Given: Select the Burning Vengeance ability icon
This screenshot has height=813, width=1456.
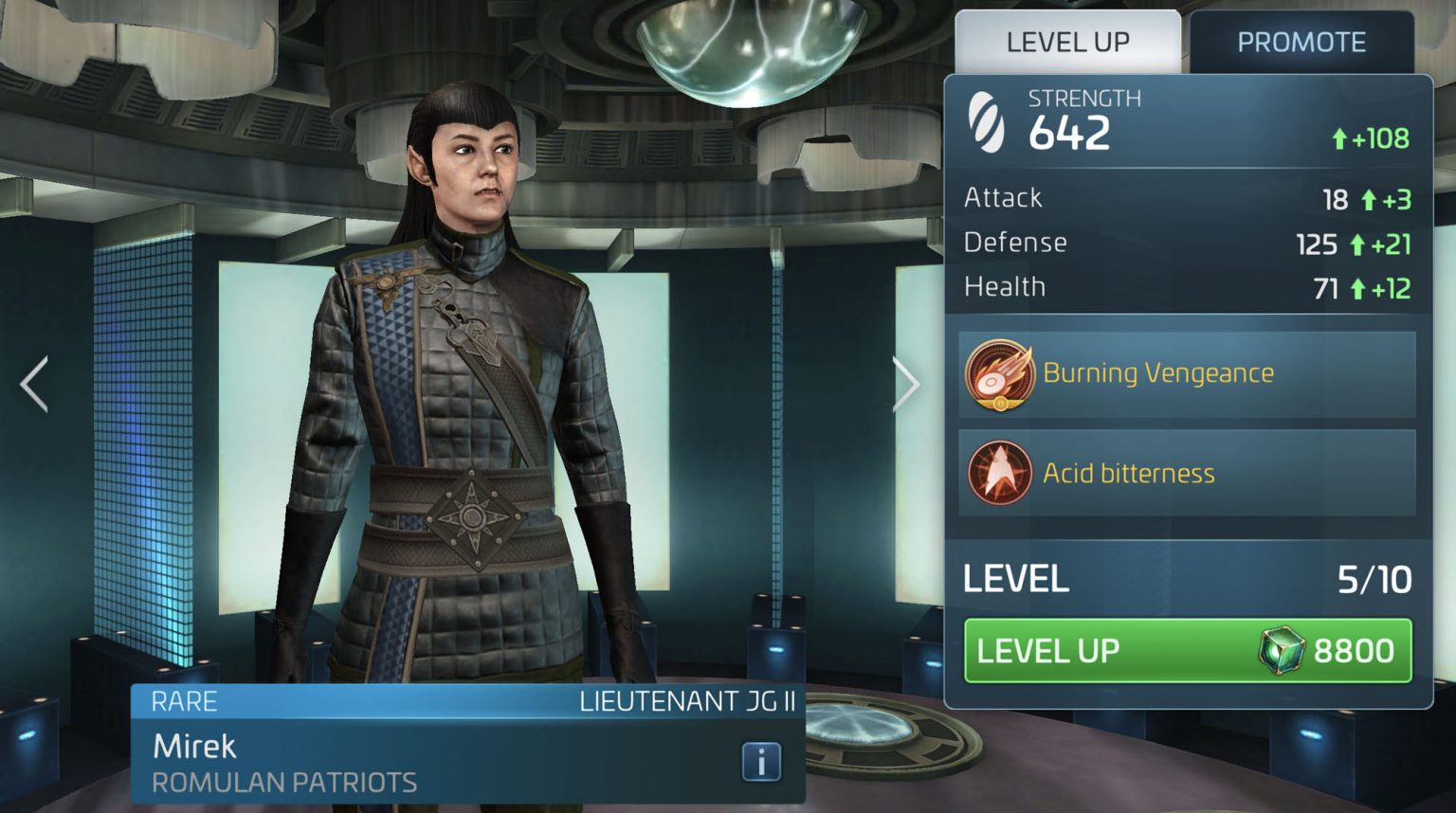Looking at the screenshot, I should [x=999, y=373].
